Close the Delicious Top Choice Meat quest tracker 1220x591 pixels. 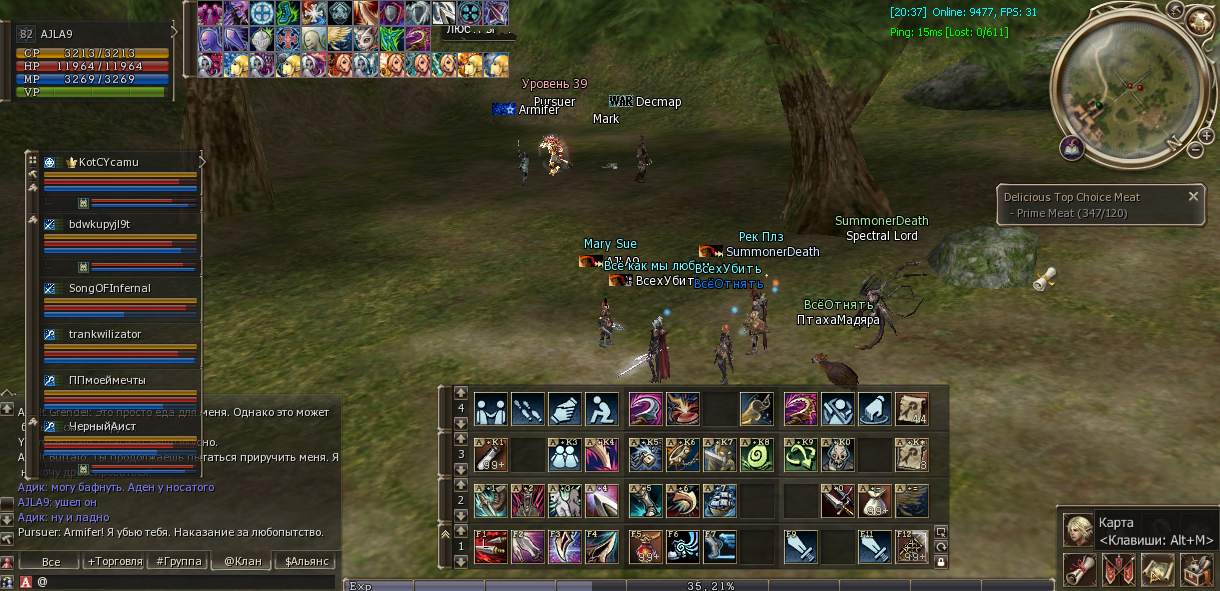[1193, 197]
